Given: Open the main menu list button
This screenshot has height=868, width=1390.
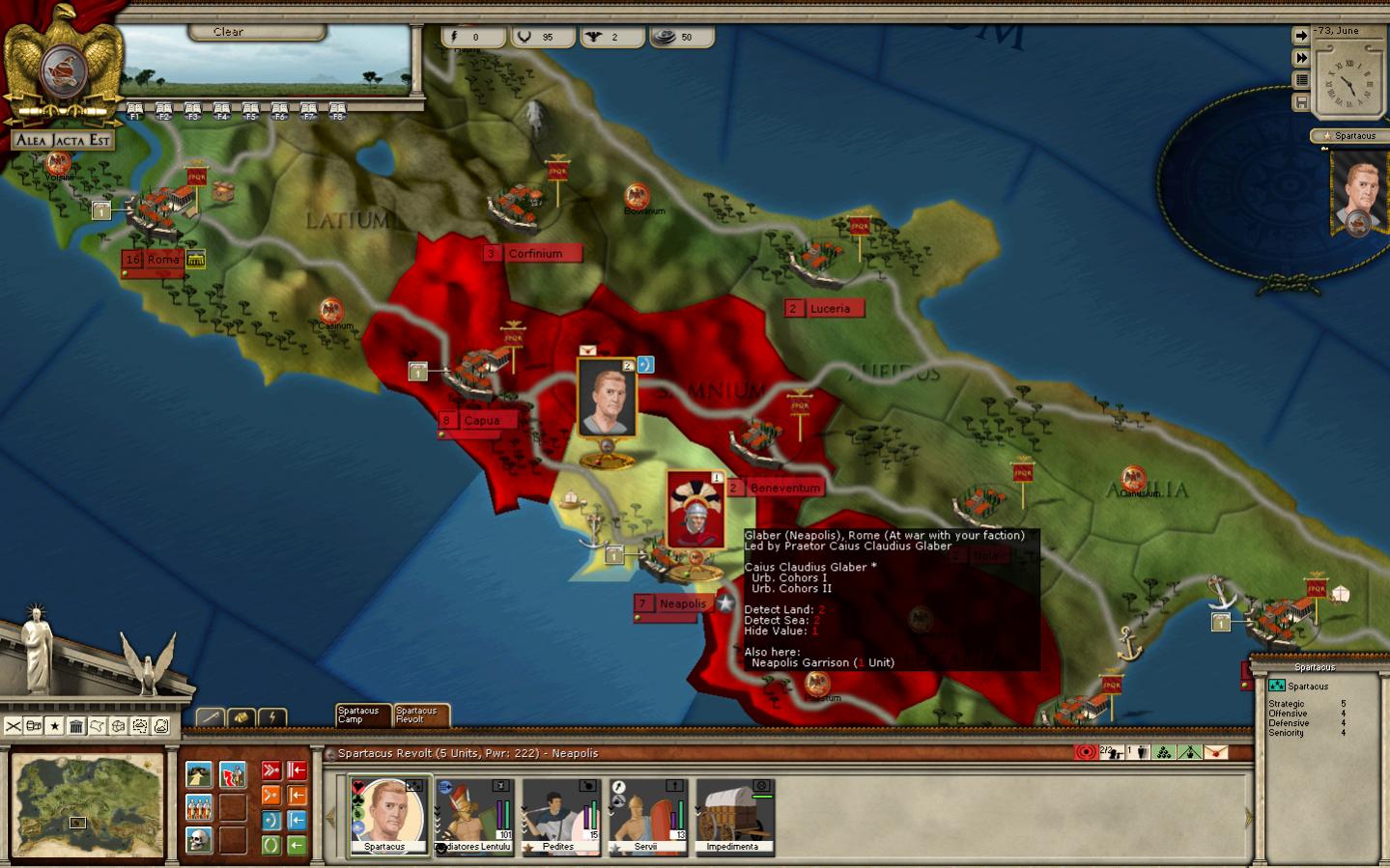Looking at the screenshot, I should pos(1301,80).
